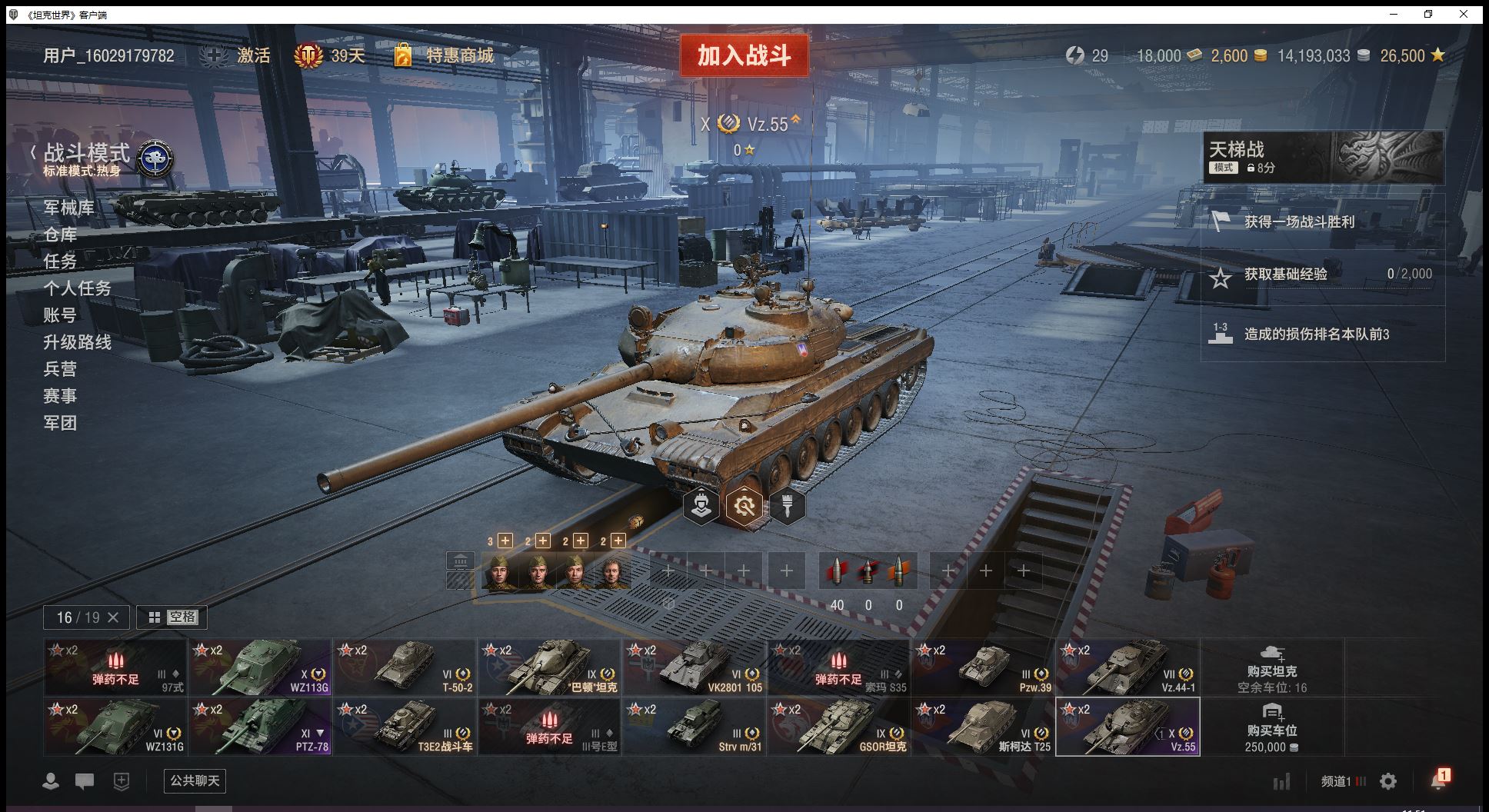Open the 战斗模式 battle mode selector
Image resolution: width=1489 pixels, height=812 pixels.
tap(87, 154)
